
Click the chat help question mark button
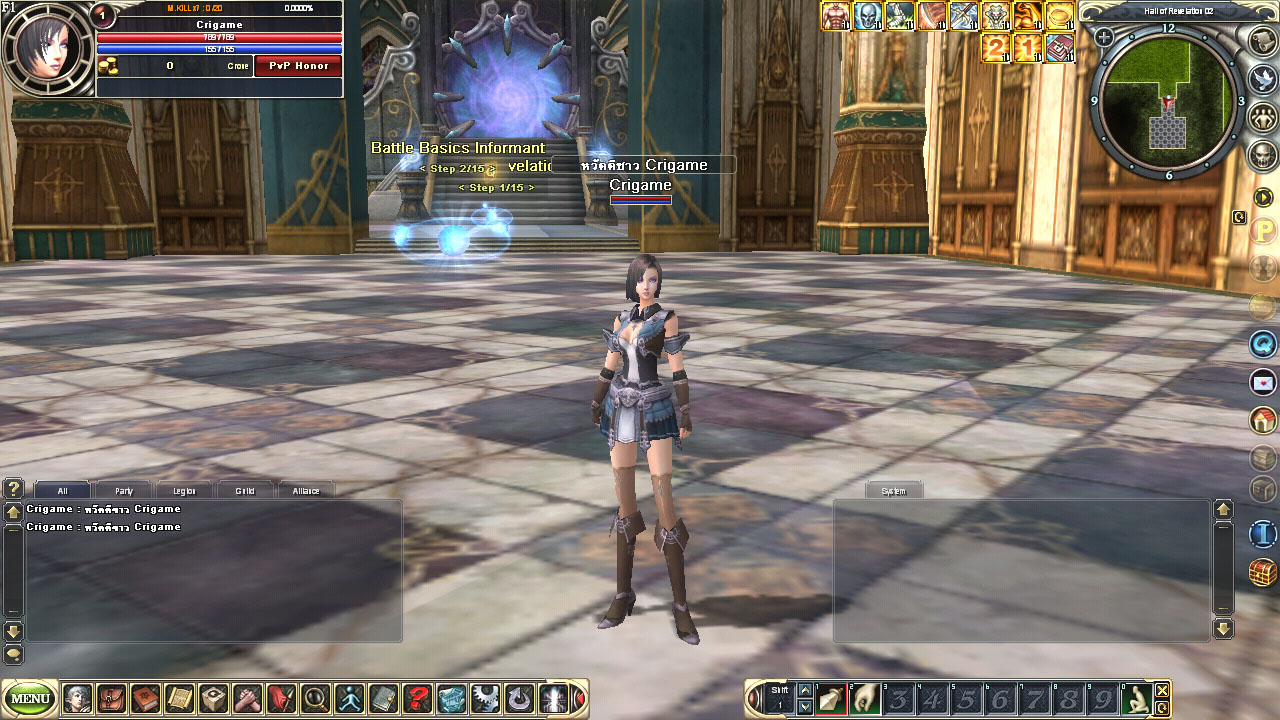click(x=13, y=489)
